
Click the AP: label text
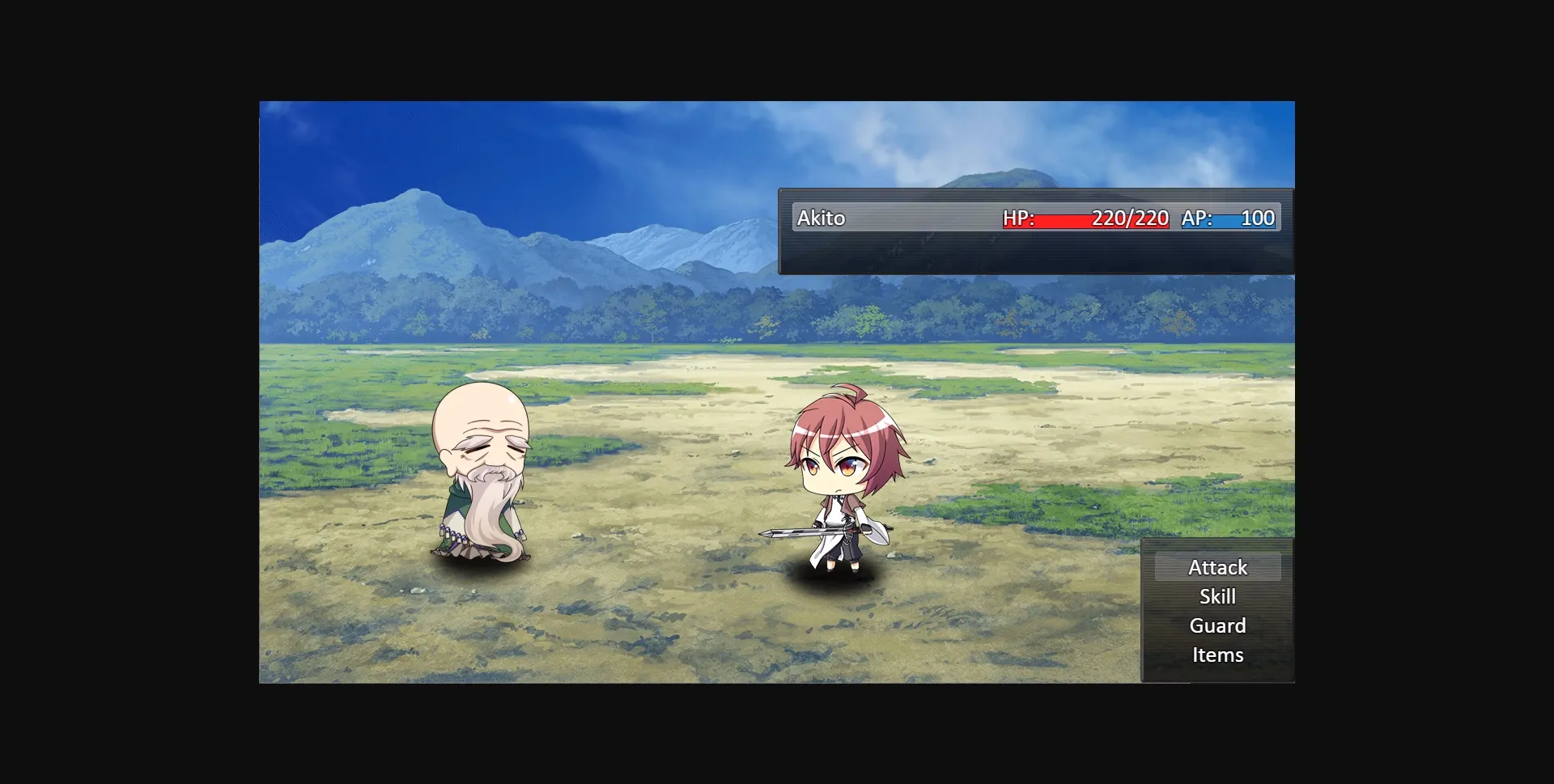[x=1195, y=217]
